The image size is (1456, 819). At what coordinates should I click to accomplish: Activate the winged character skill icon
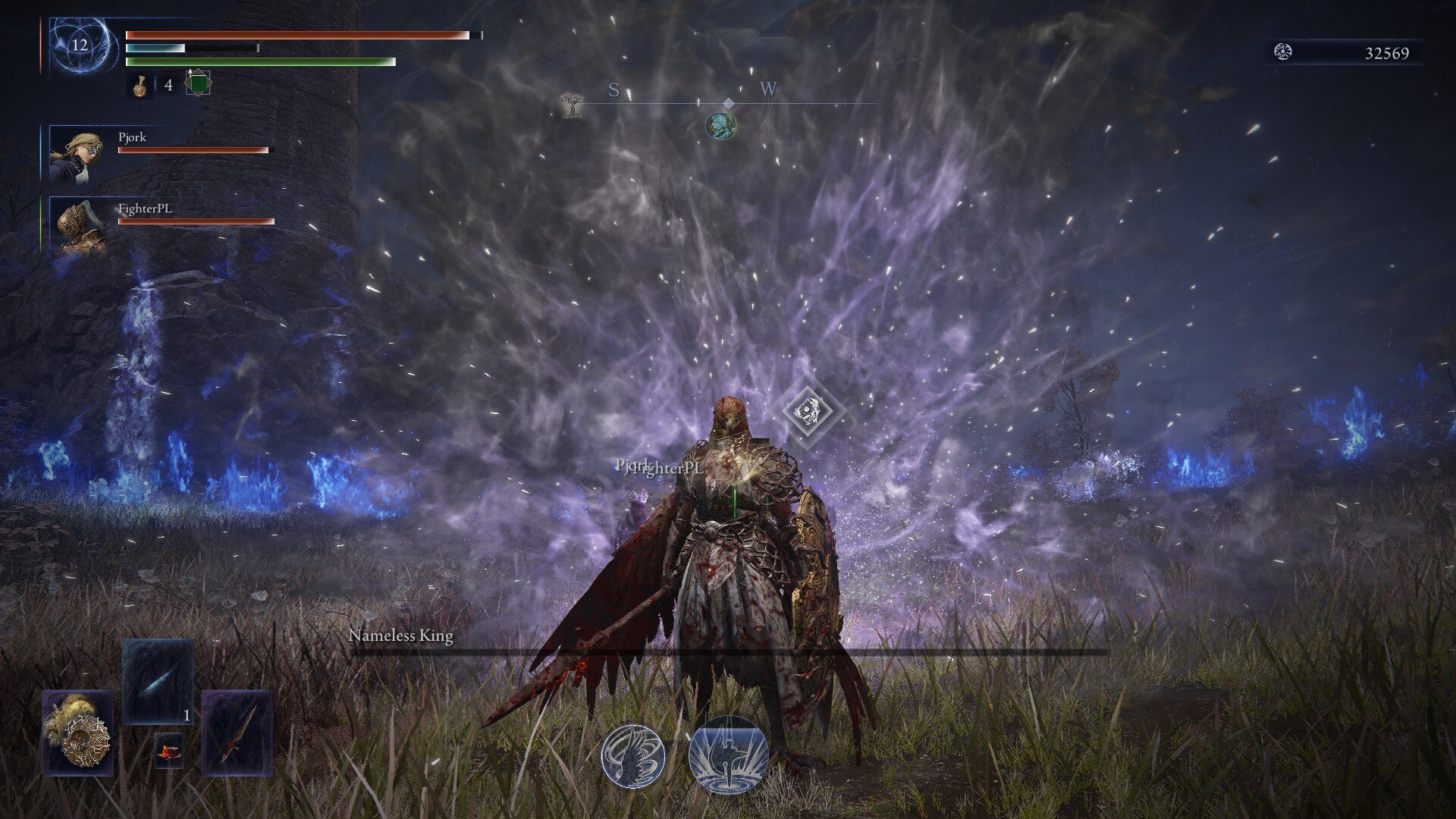pos(633,756)
